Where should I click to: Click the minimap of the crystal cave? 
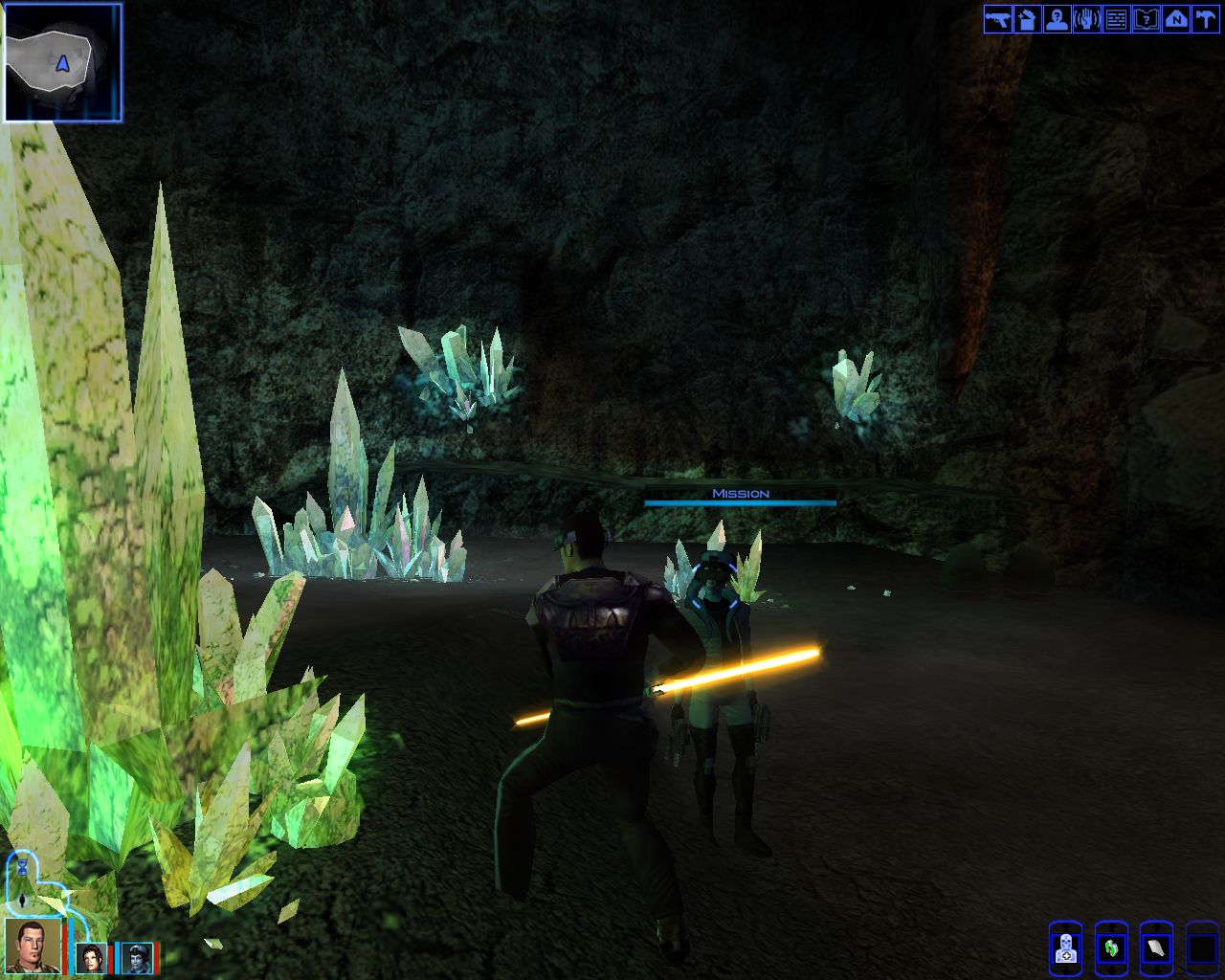(63, 63)
